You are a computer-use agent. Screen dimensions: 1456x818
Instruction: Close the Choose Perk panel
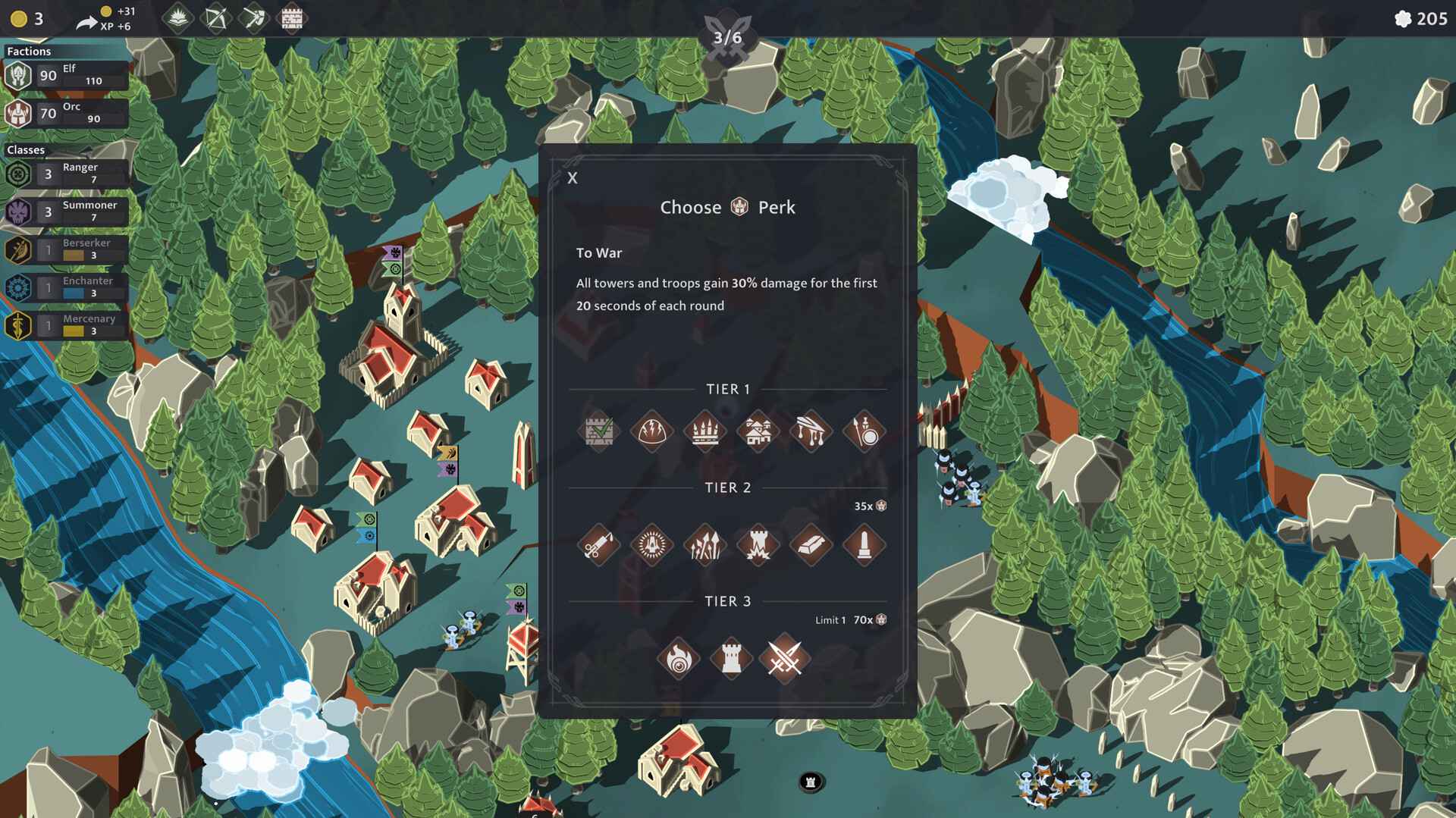573,178
